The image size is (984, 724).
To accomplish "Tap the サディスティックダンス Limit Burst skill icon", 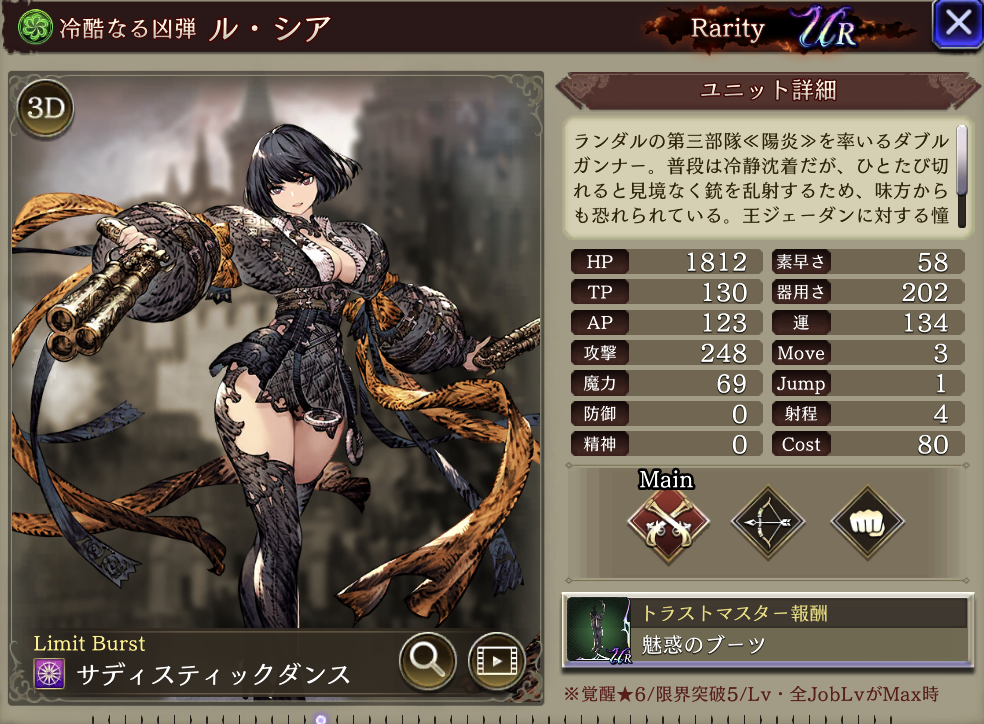I will pos(49,673).
